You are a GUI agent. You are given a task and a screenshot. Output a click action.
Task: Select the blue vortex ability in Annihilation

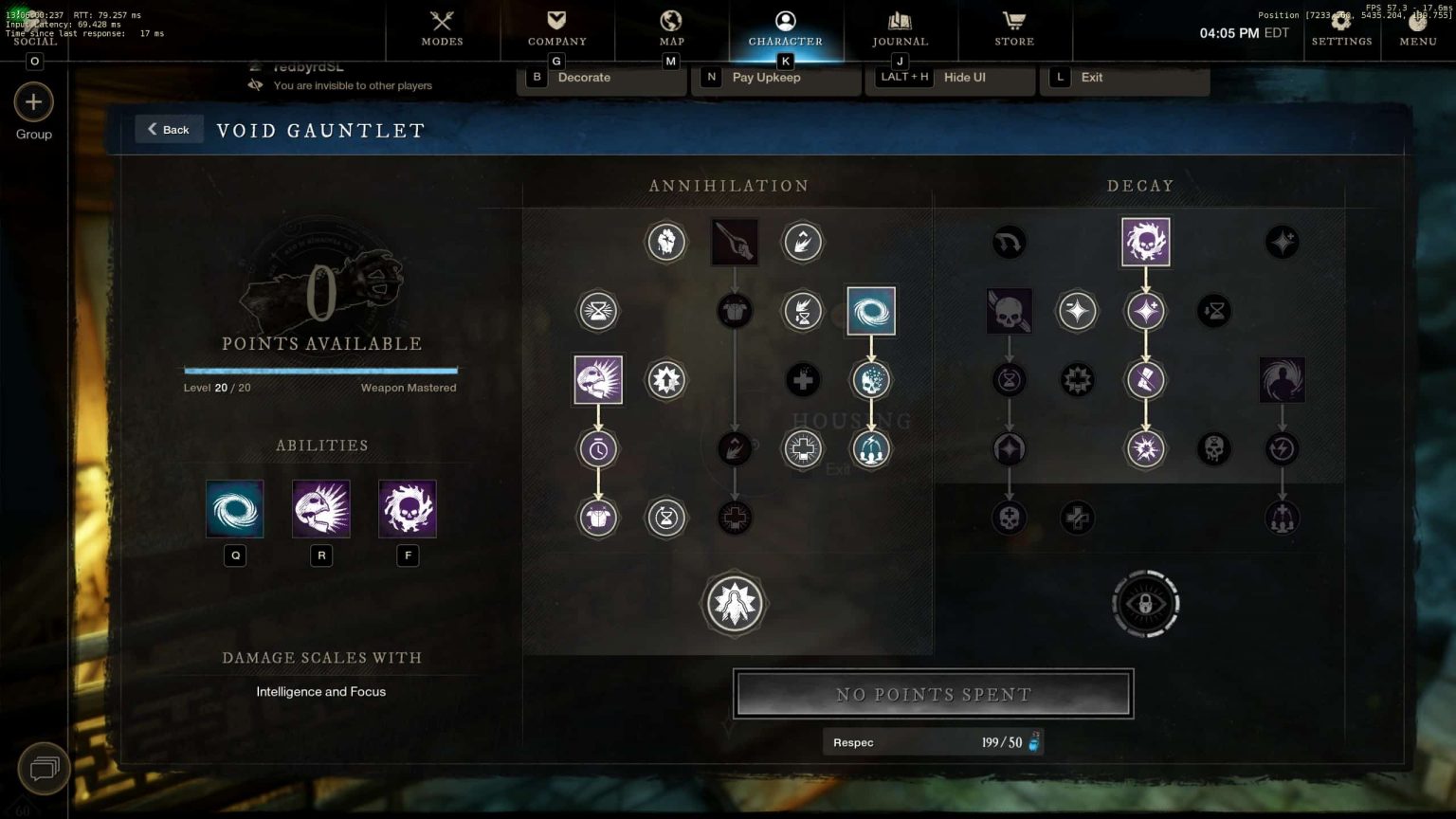pos(870,311)
